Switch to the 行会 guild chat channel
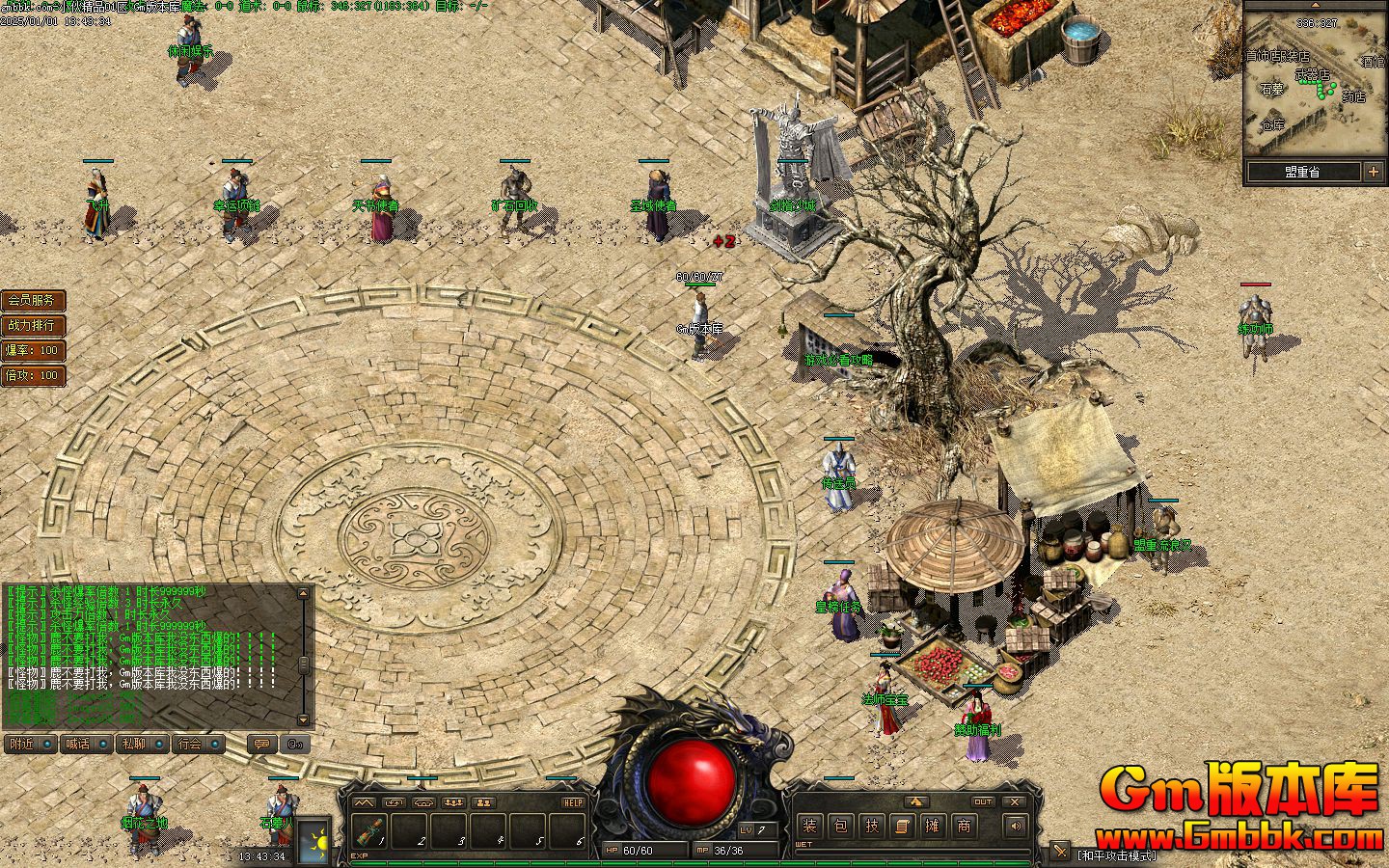This screenshot has width=1389, height=868. tap(198, 744)
